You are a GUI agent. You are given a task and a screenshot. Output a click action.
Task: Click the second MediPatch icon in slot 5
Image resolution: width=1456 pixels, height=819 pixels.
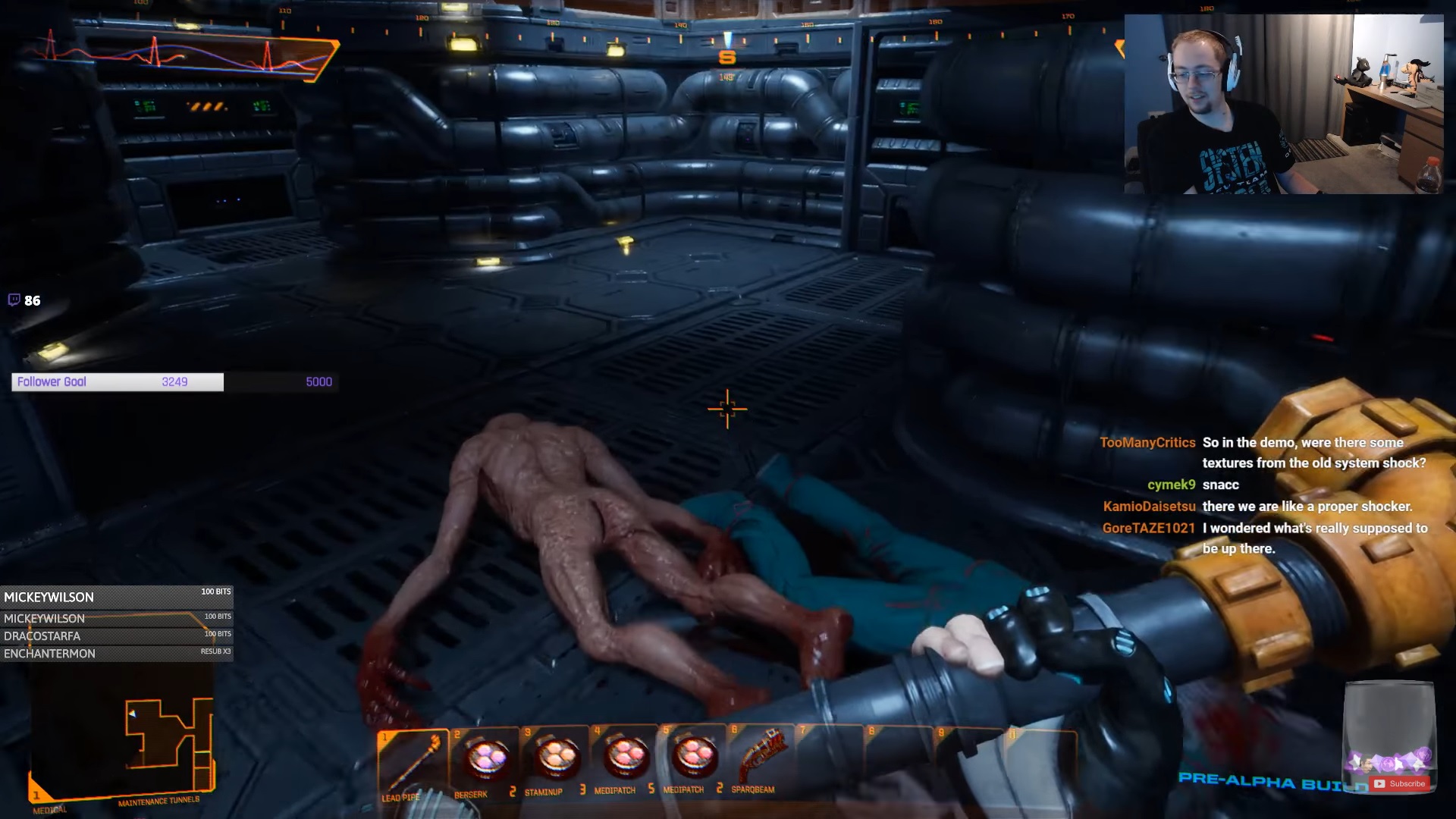point(695,758)
